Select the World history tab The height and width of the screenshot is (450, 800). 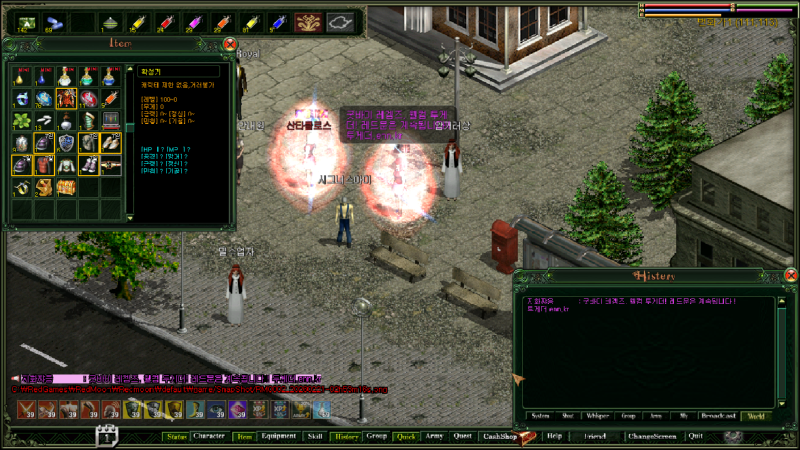[757, 415]
